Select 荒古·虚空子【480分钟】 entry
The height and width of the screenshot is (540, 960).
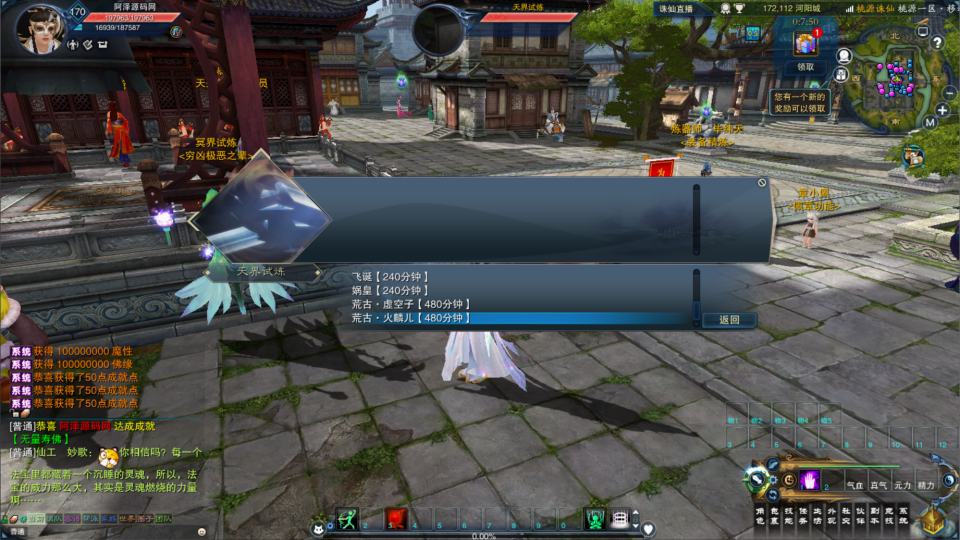click(x=411, y=304)
